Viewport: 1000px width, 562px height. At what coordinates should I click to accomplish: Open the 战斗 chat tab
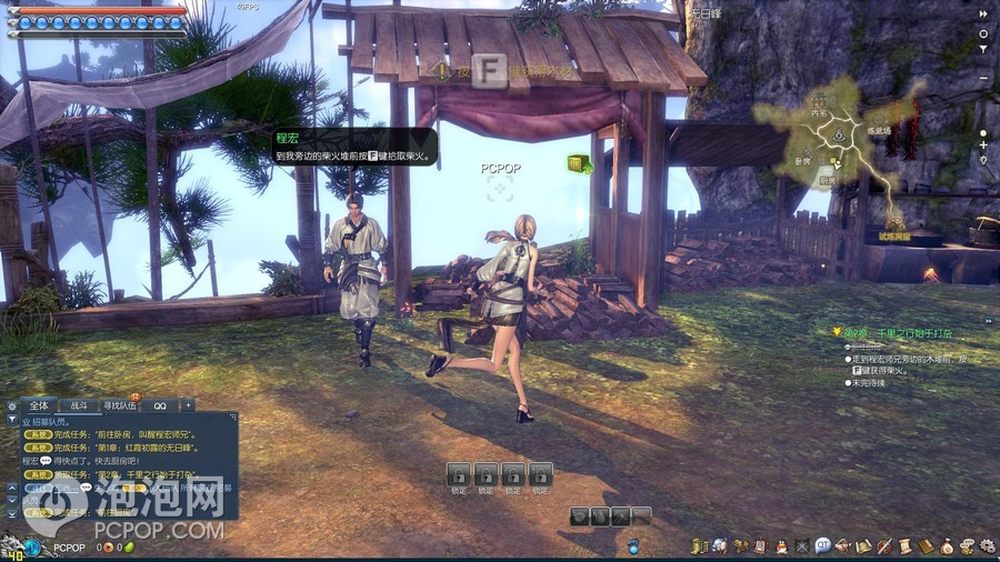point(78,405)
